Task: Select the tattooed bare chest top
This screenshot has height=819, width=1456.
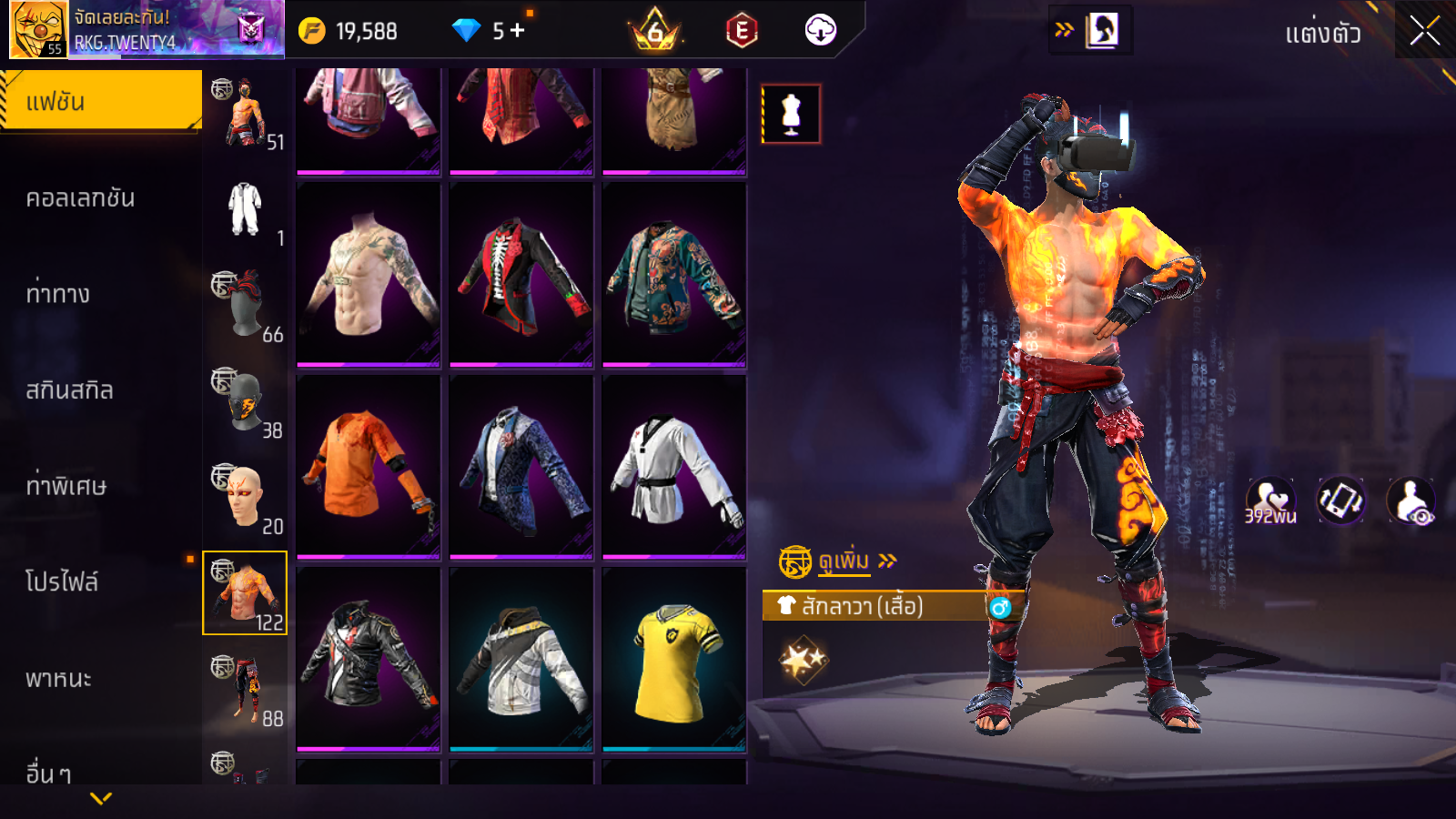Action: 369,275
